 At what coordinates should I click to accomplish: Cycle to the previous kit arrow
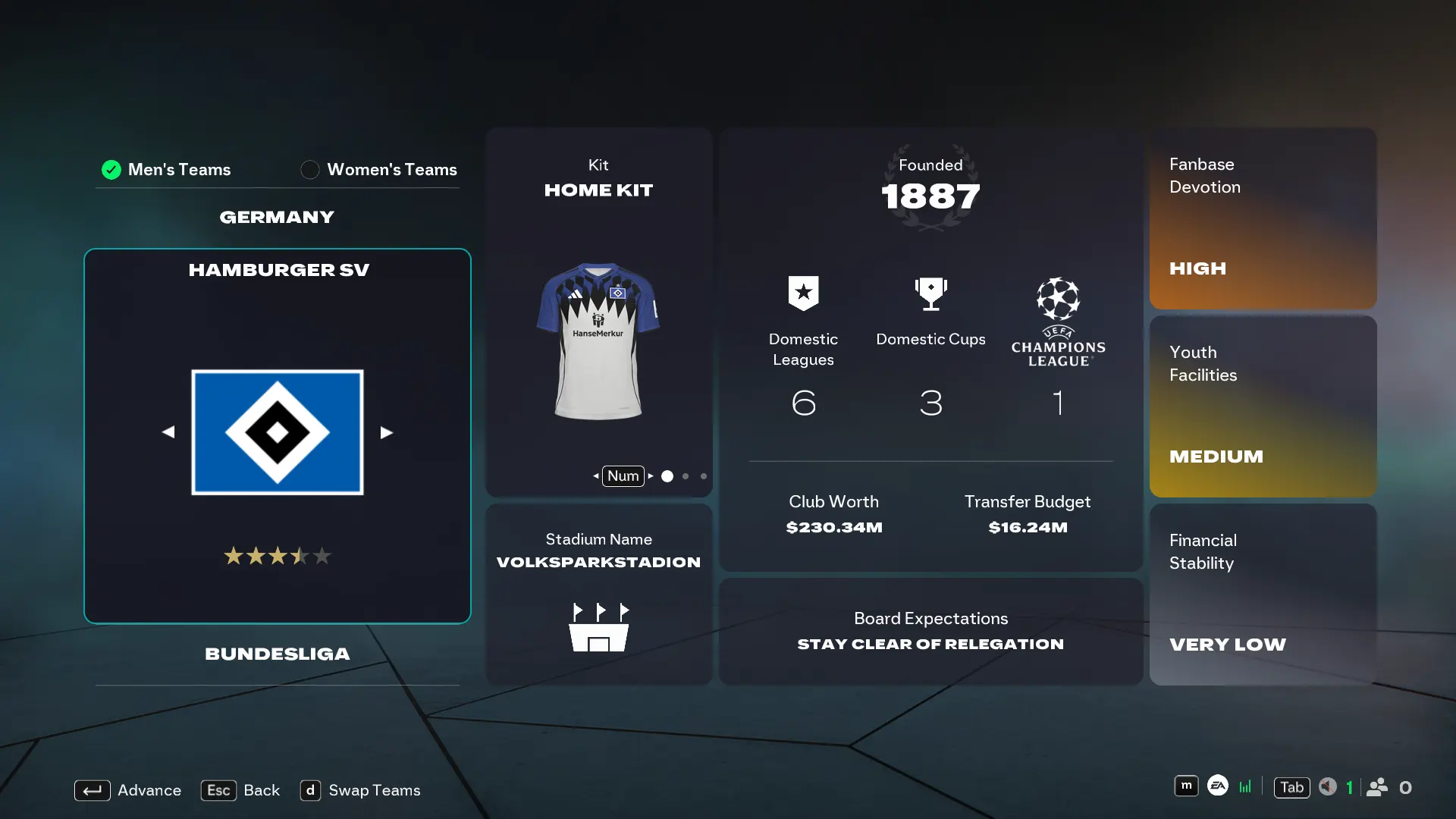click(596, 476)
